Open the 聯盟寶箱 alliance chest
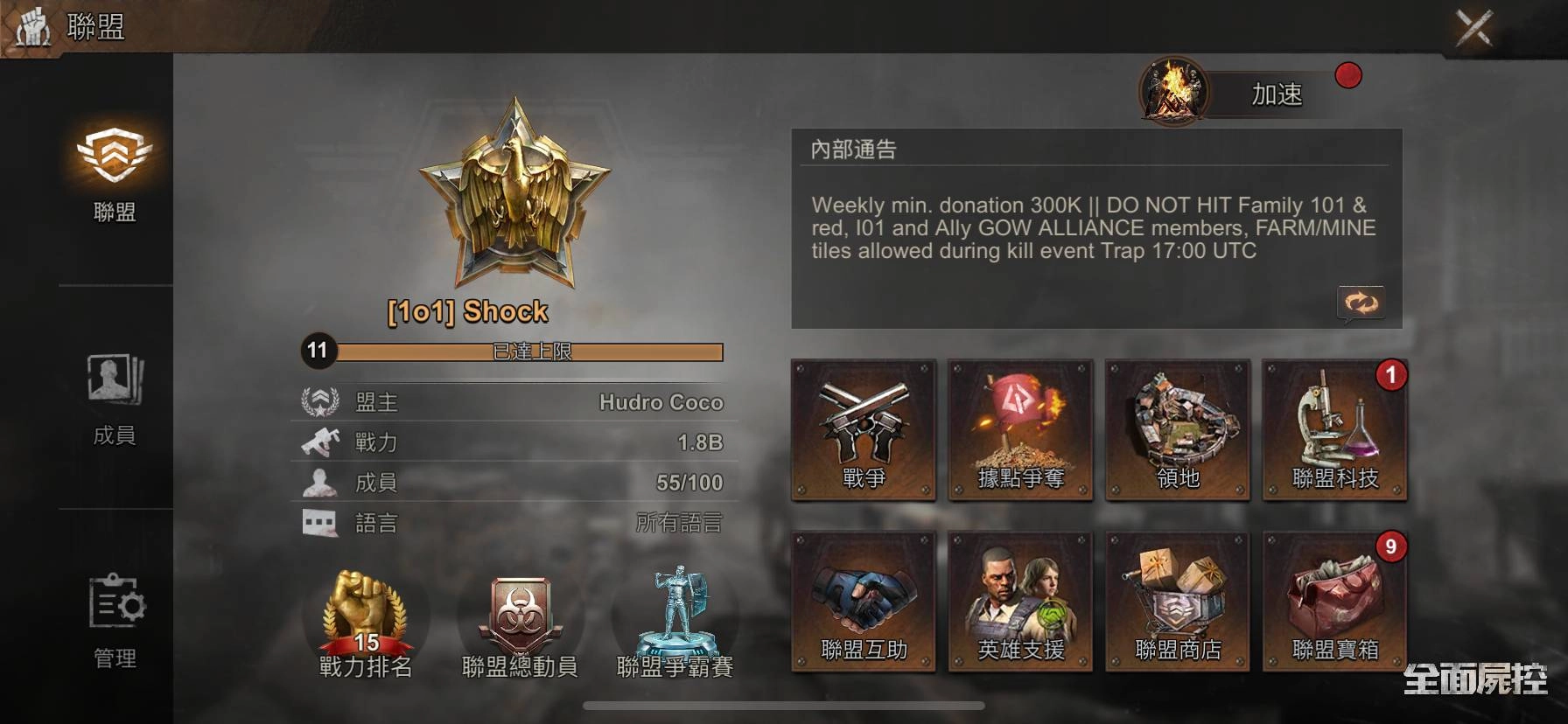 click(1334, 602)
